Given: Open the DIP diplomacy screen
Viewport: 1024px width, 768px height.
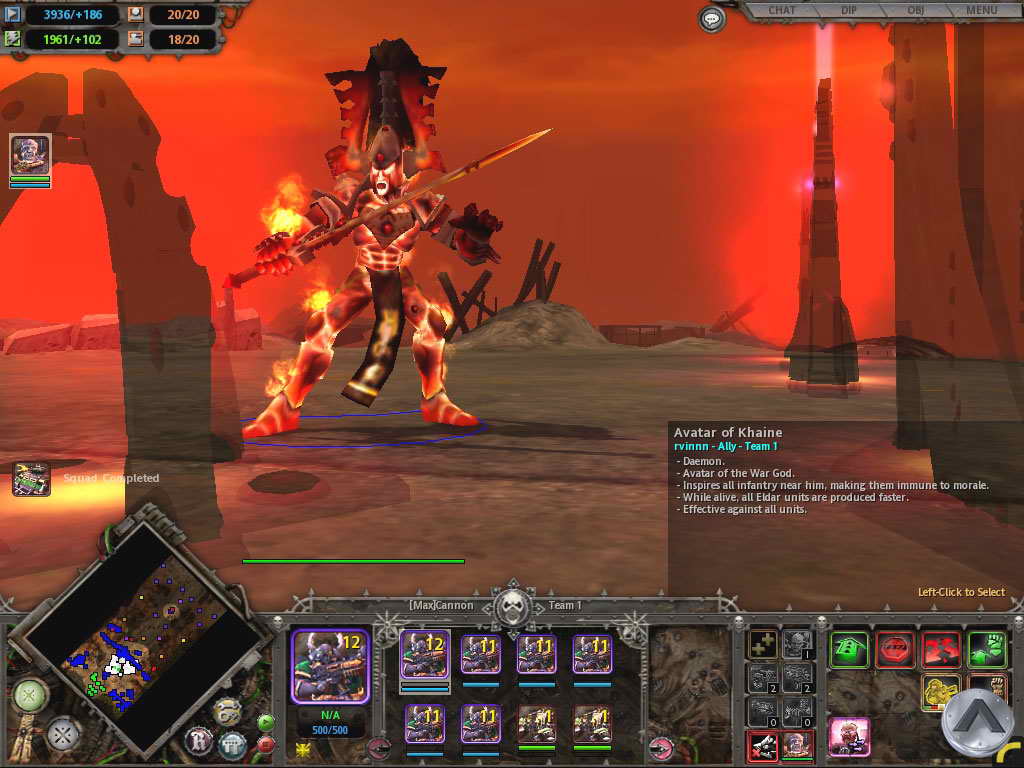Looking at the screenshot, I should point(846,11).
